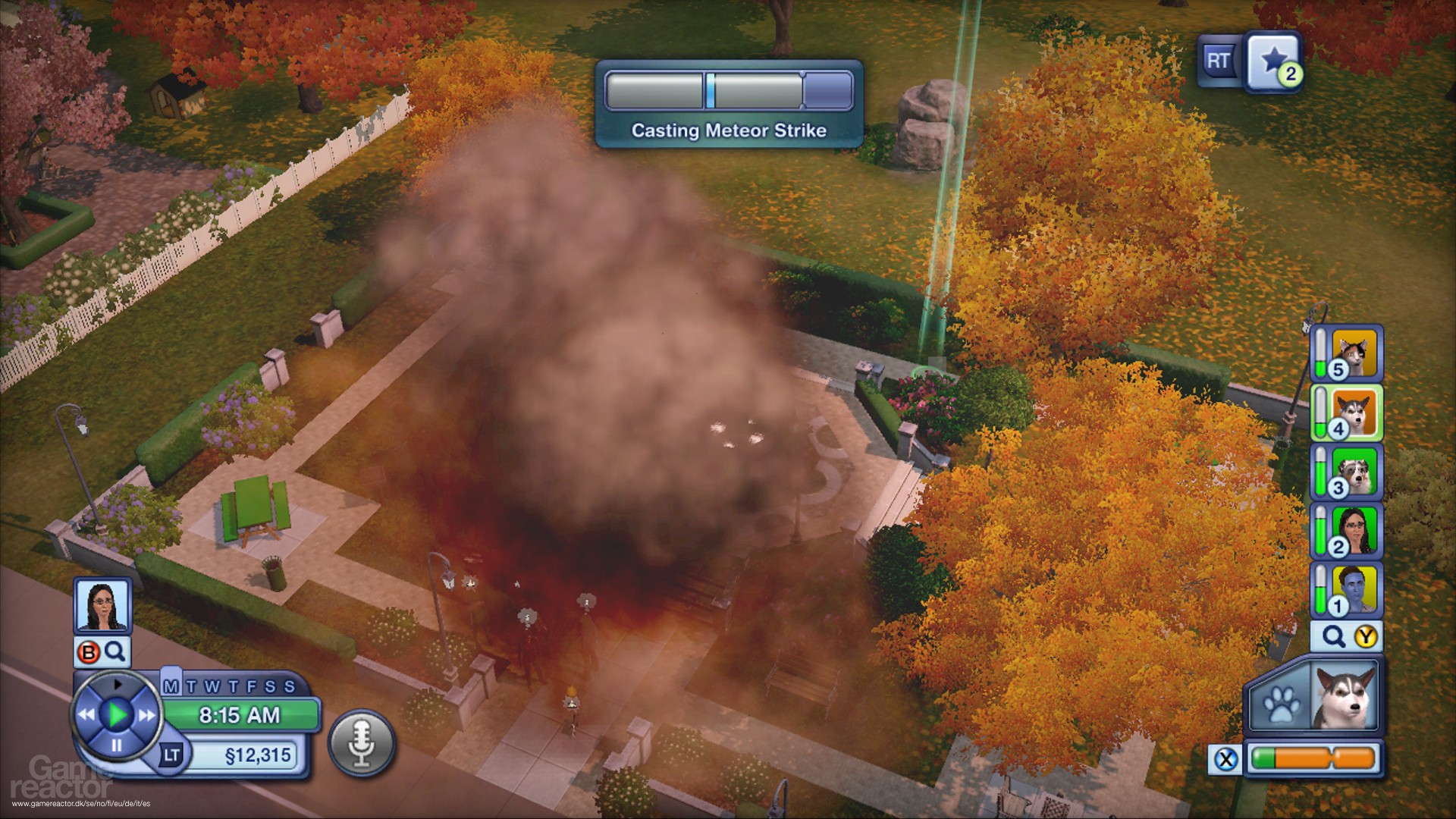Select the calico cat household portrait

tap(1354, 352)
